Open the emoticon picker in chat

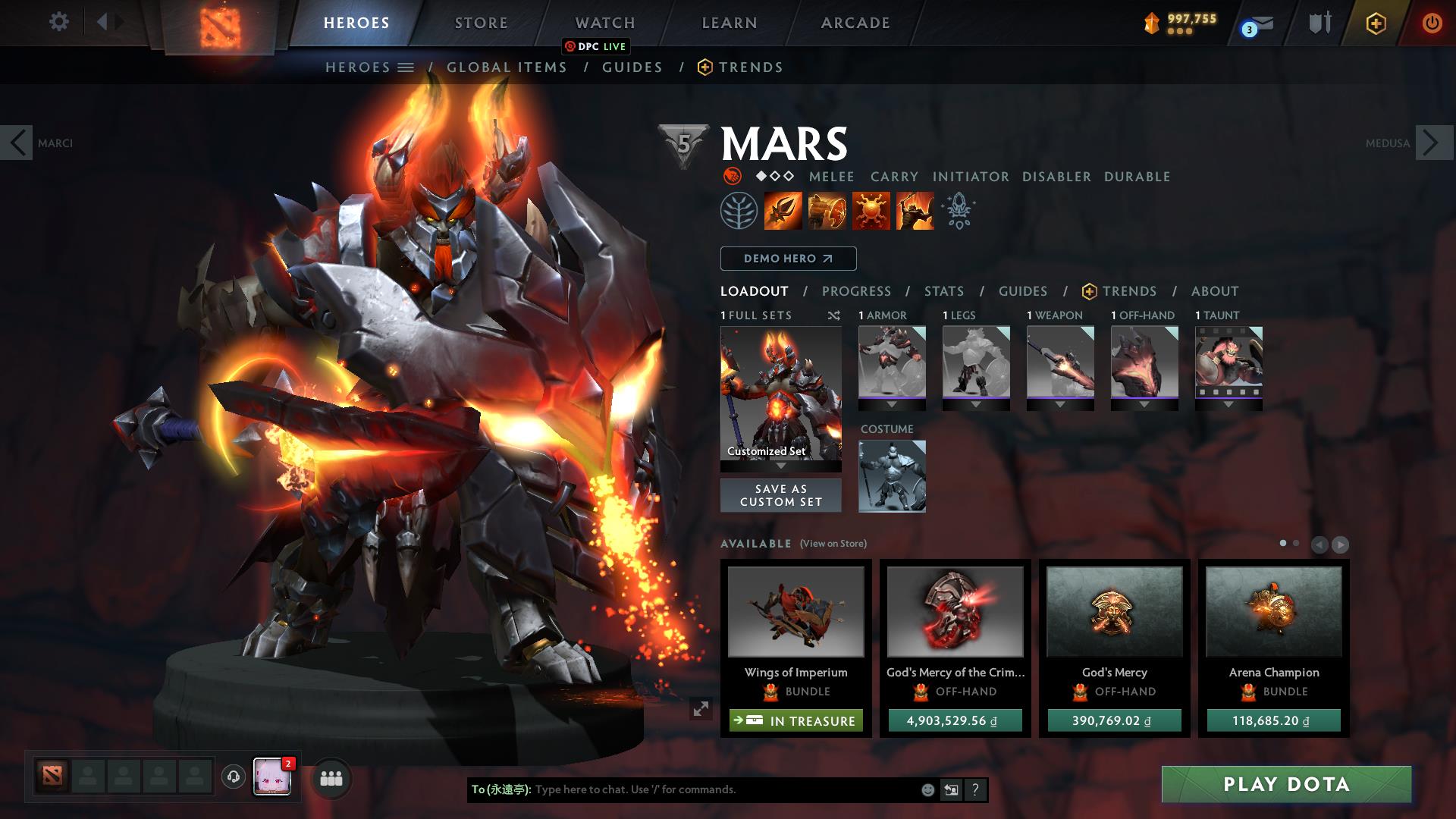tap(927, 790)
